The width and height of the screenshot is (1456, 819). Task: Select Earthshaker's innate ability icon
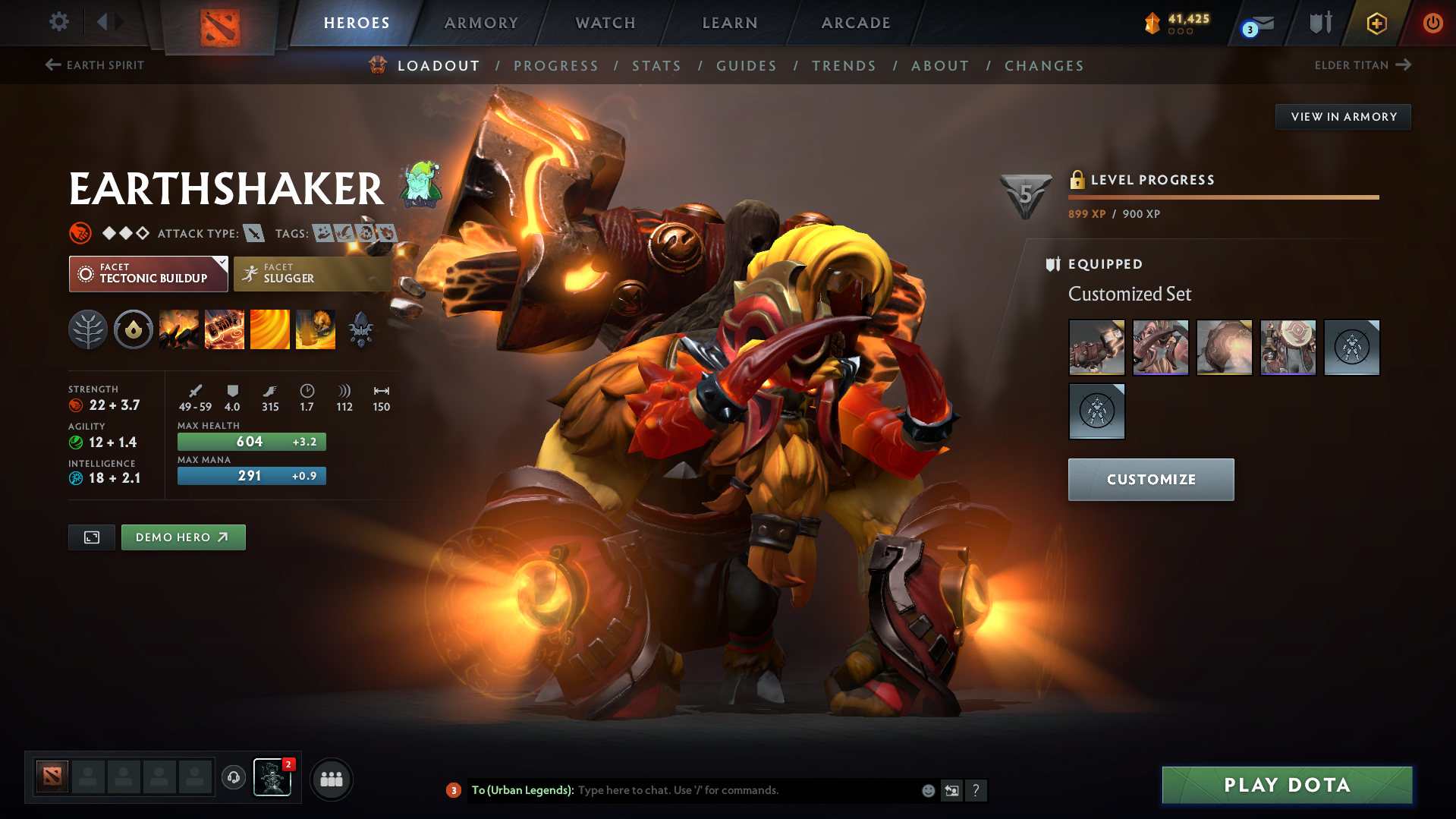134,329
